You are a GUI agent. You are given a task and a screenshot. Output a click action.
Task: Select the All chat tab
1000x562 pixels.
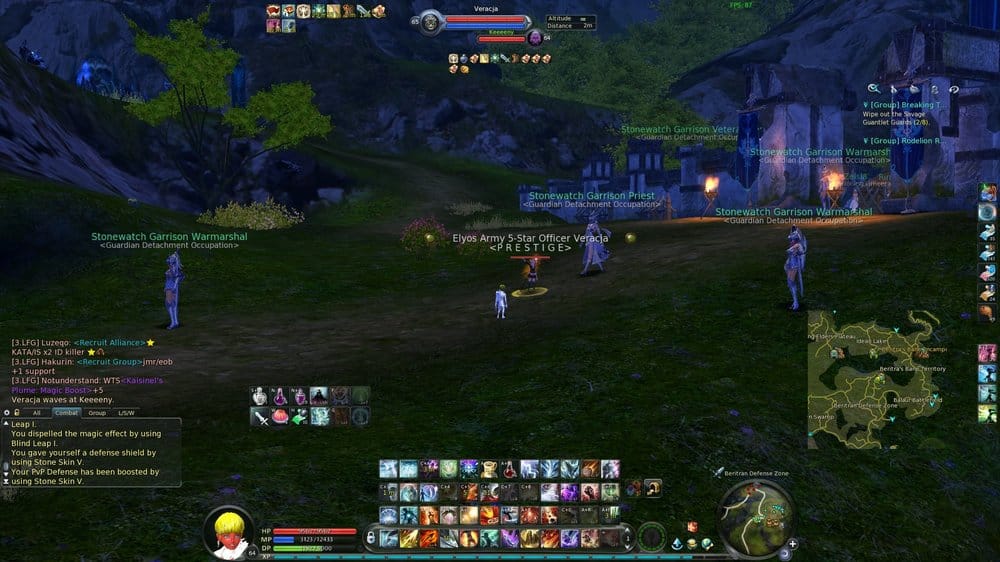(37, 412)
